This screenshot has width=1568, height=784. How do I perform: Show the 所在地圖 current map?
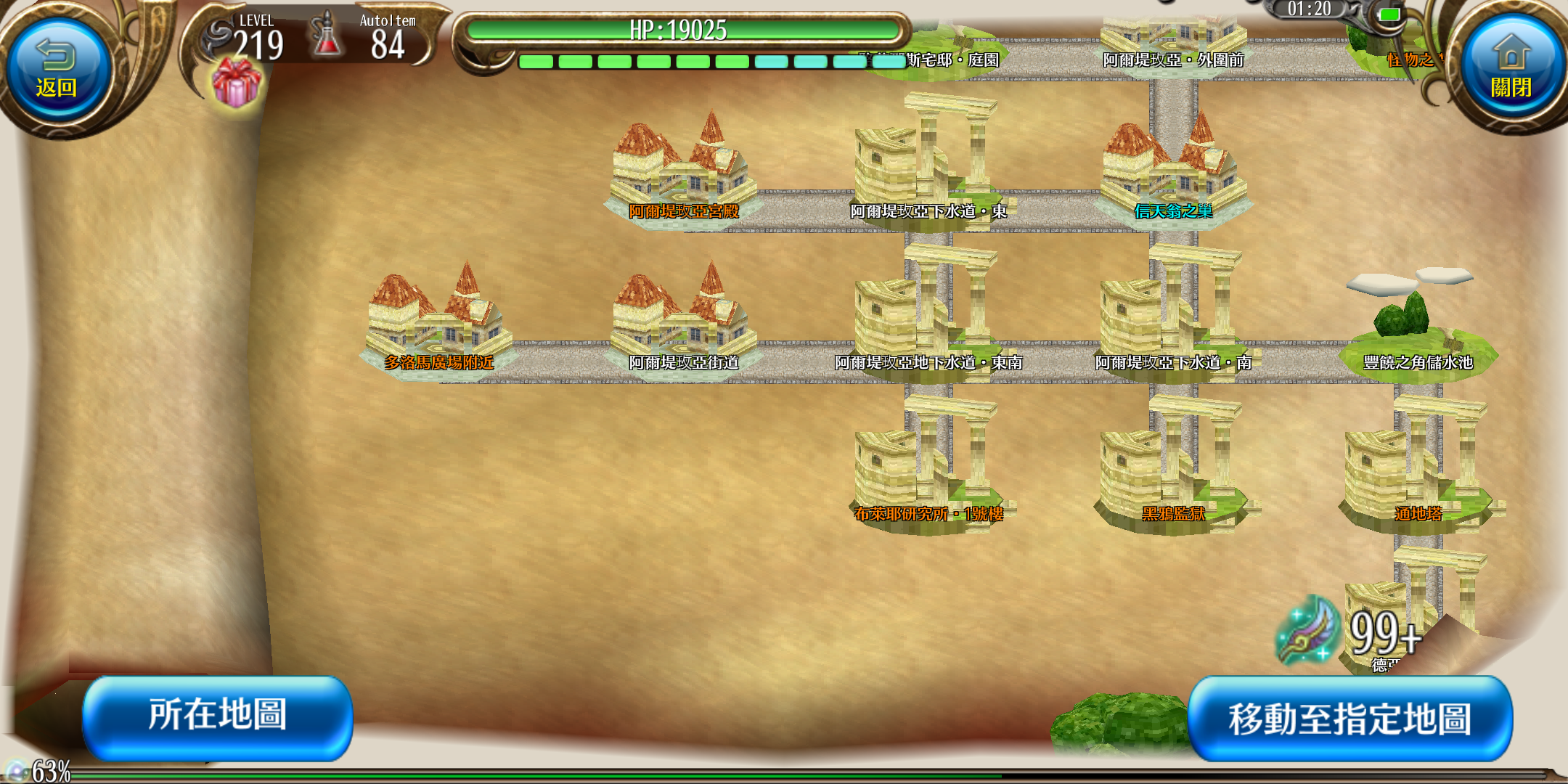218,716
